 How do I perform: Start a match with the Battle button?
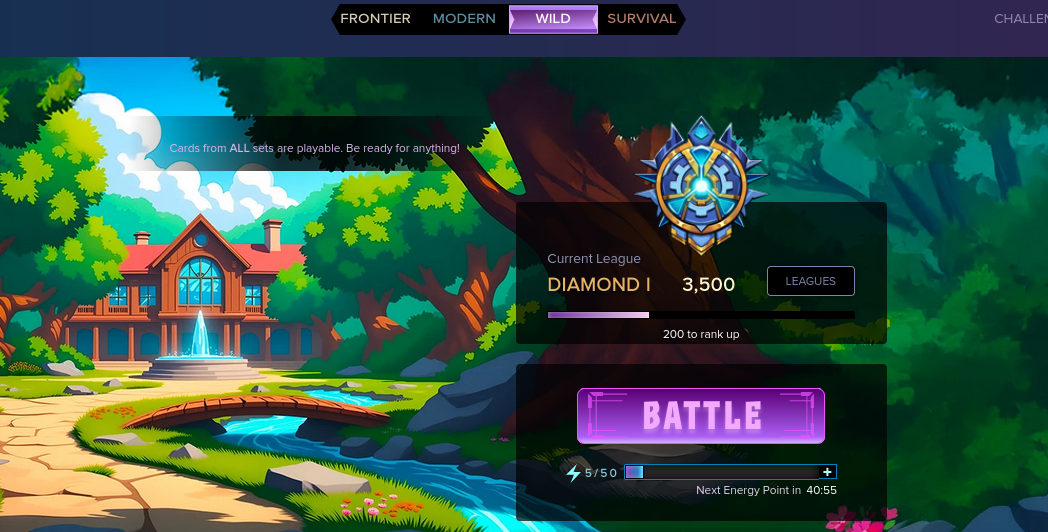(x=701, y=416)
